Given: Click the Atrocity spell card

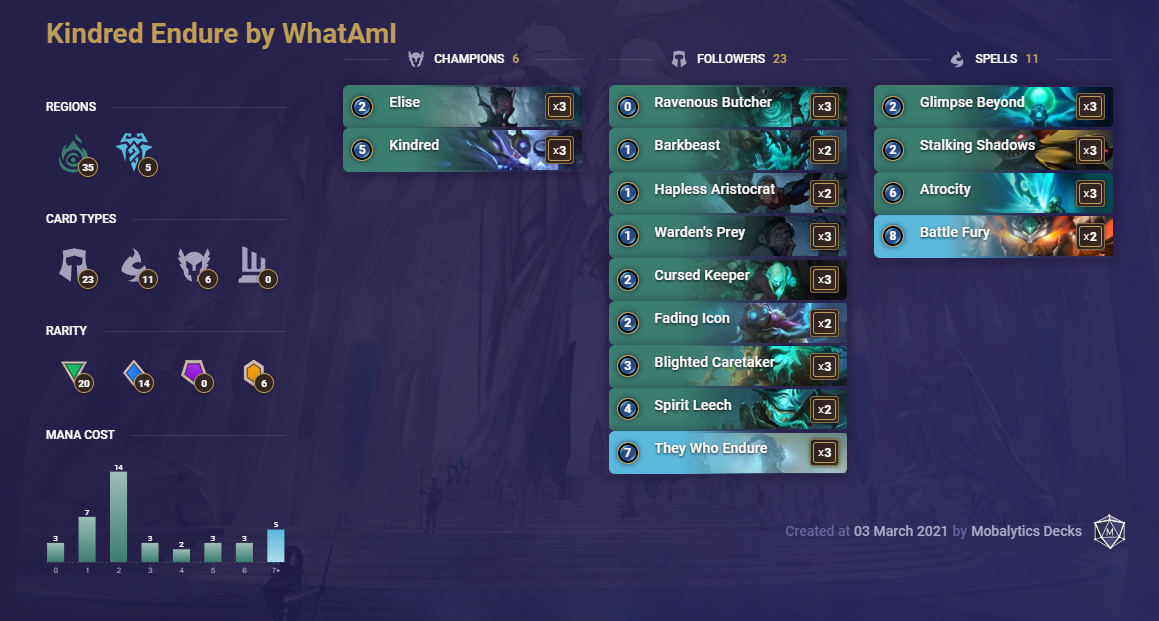Looking at the screenshot, I should [993, 193].
